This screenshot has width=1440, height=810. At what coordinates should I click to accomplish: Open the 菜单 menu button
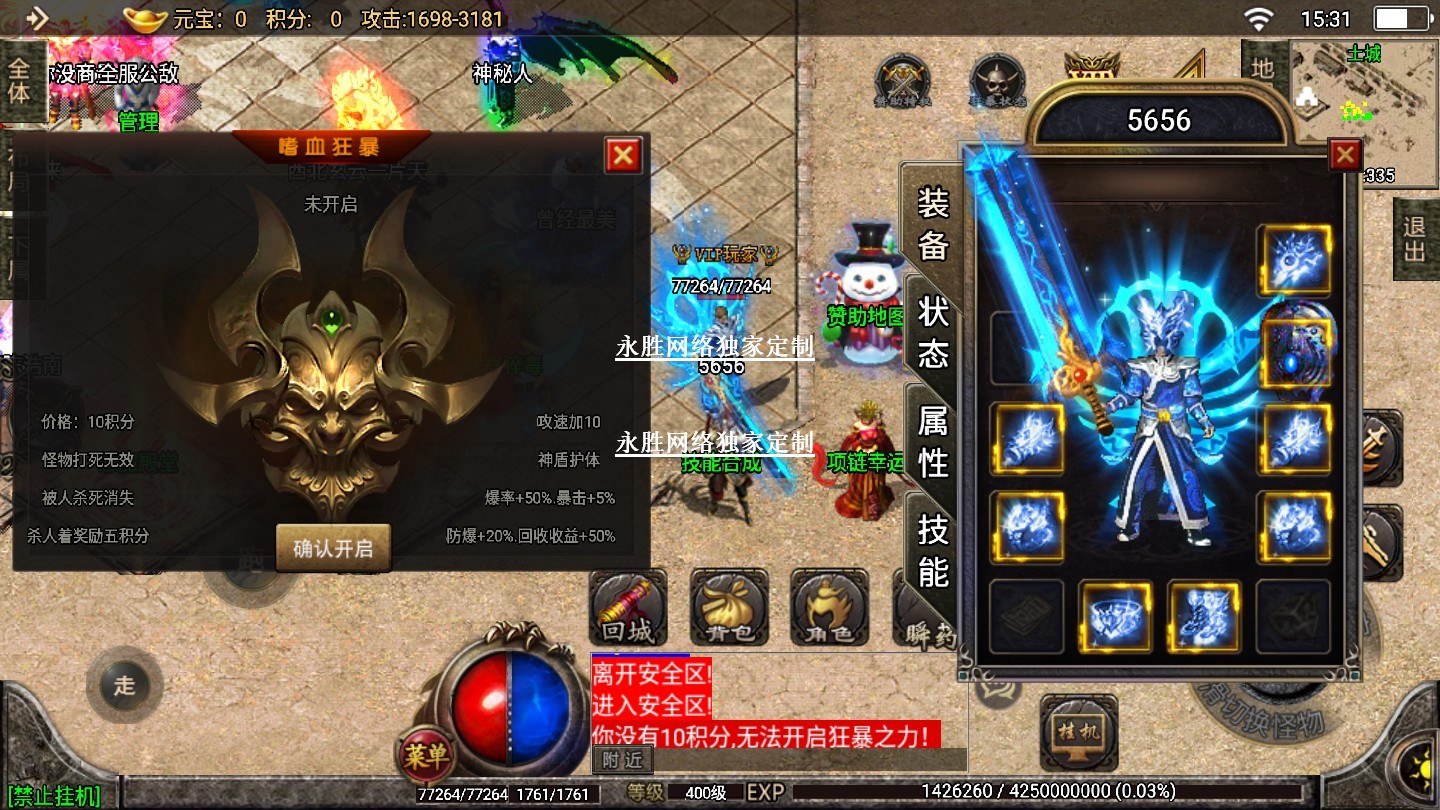(427, 757)
